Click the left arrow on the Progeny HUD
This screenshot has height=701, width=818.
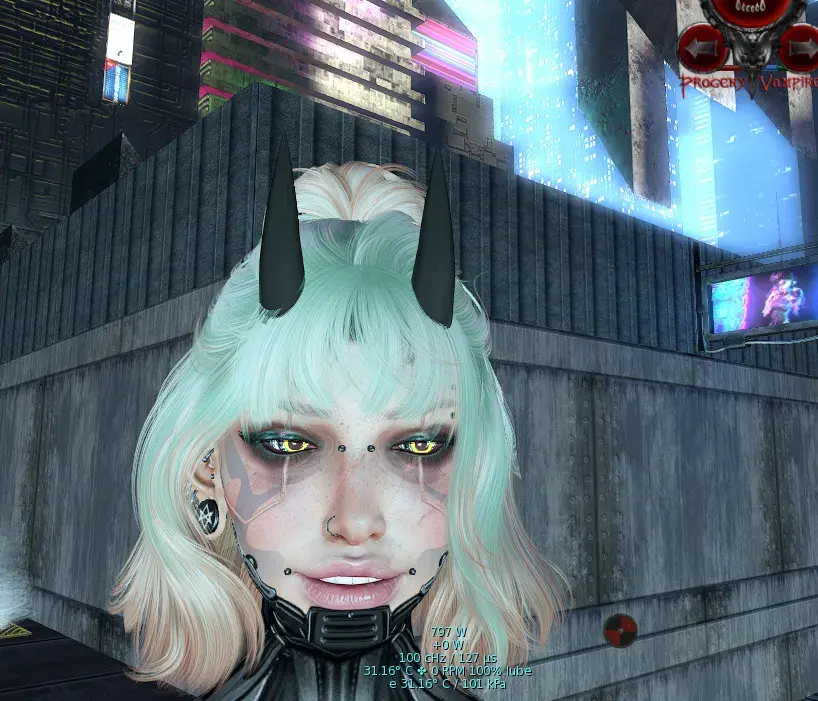click(x=701, y=45)
